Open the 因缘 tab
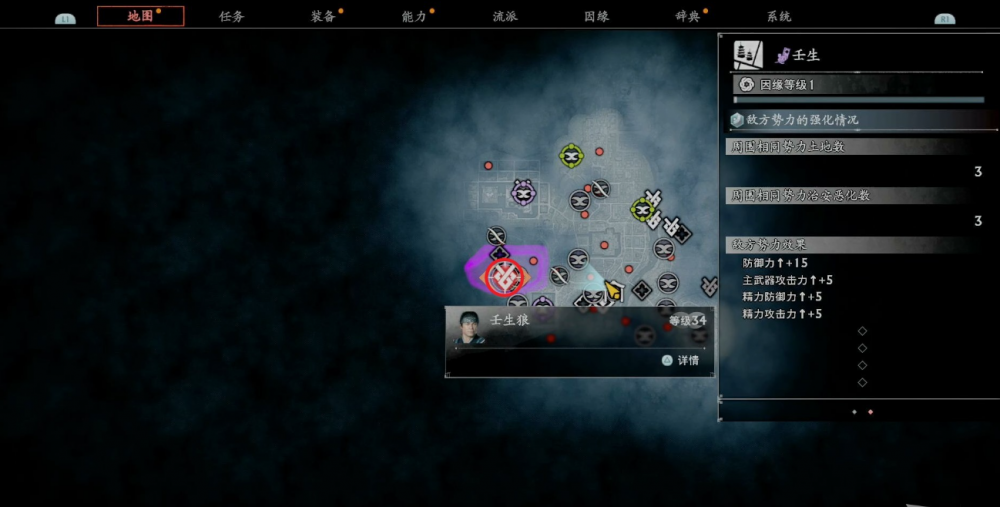 click(x=597, y=16)
